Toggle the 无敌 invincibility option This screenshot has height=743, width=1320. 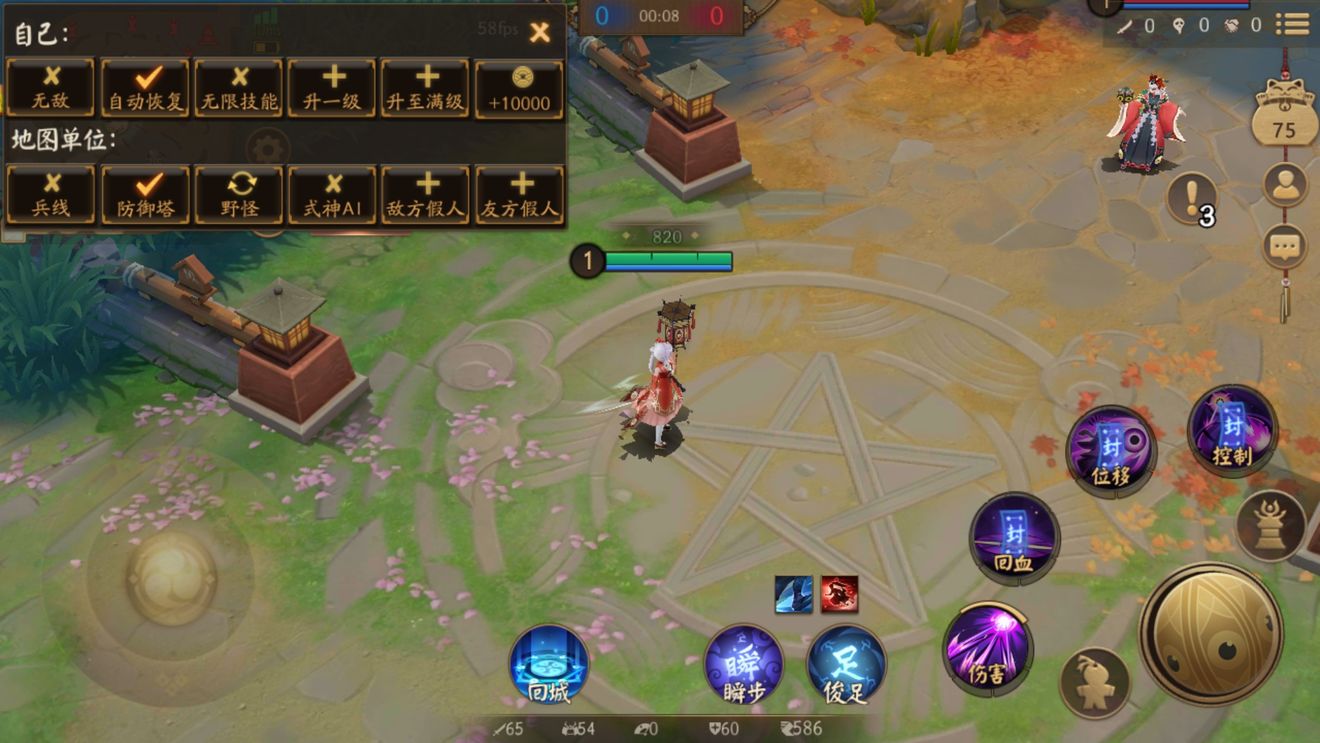pos(50,88)
